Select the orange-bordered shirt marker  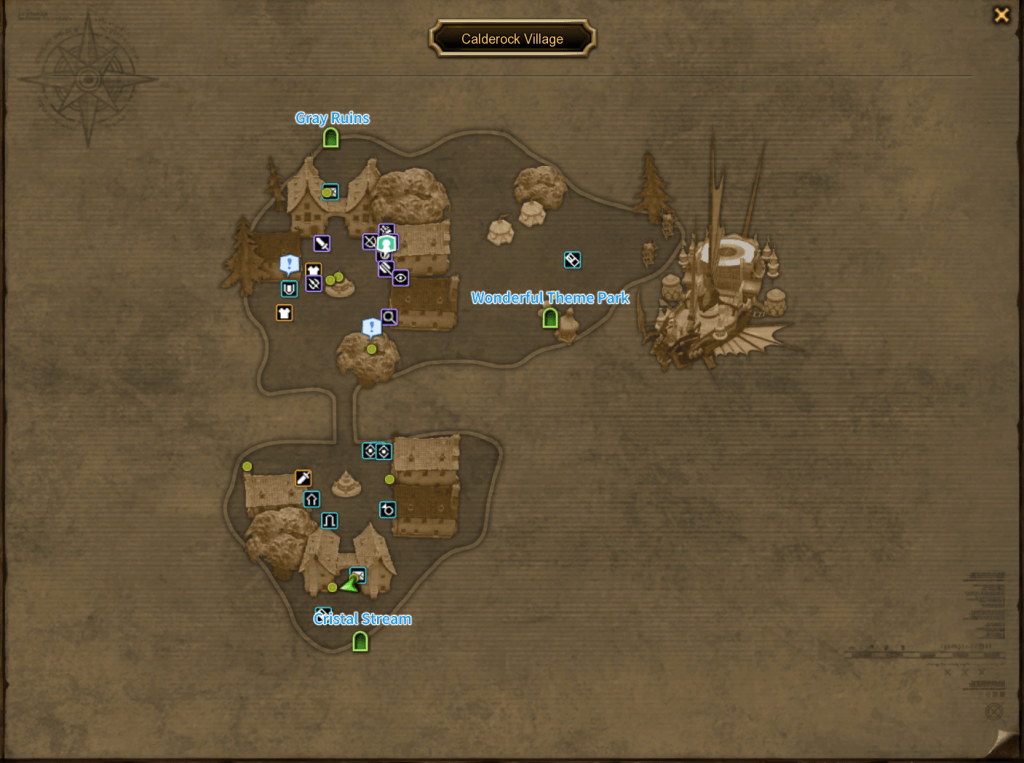[x=284, y=313]
